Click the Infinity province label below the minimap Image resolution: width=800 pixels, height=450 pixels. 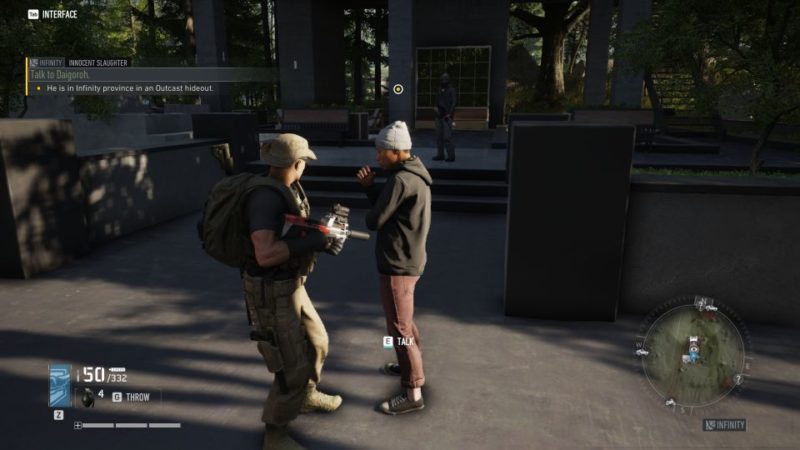(725, 425)
